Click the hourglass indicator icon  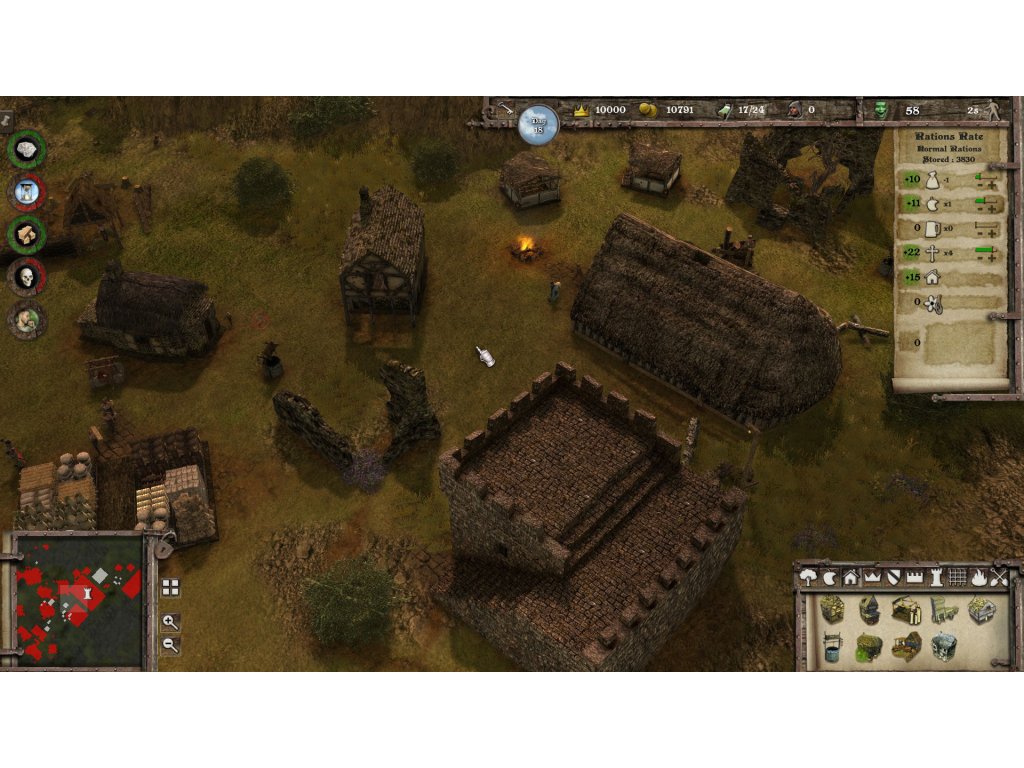[x=27, y=191]
